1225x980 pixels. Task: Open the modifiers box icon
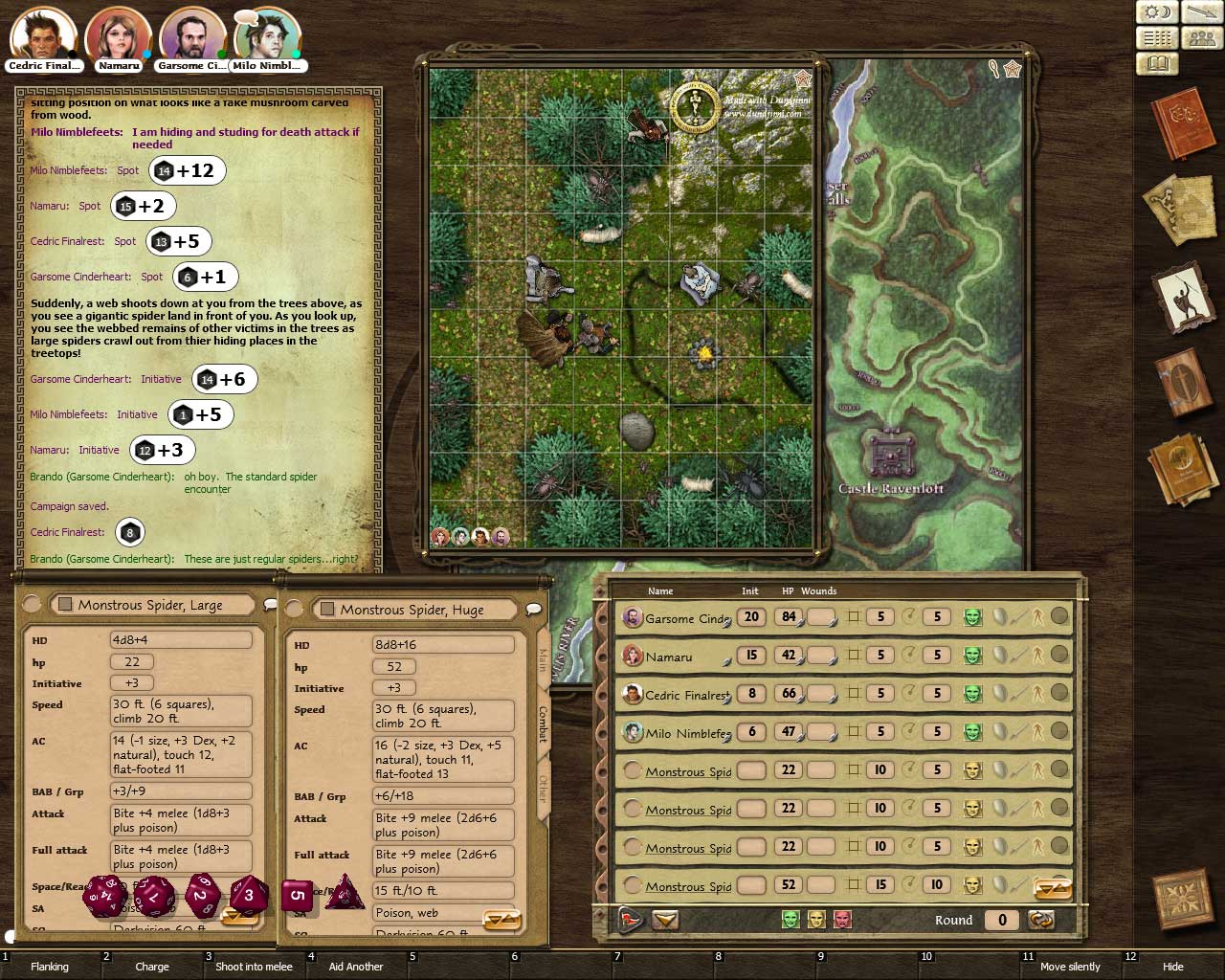[x=1157, y=37]
